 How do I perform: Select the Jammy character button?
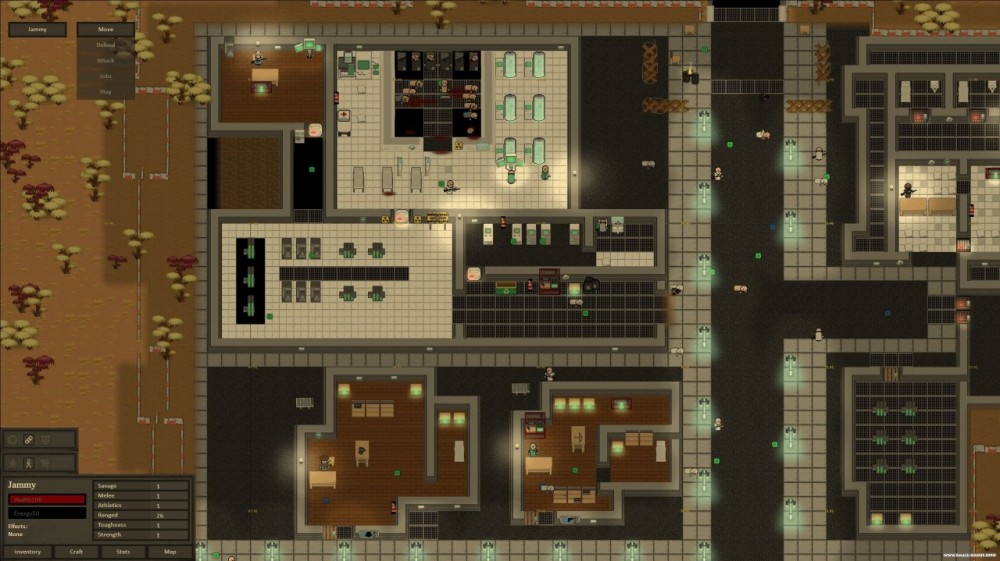pos(37,30)
